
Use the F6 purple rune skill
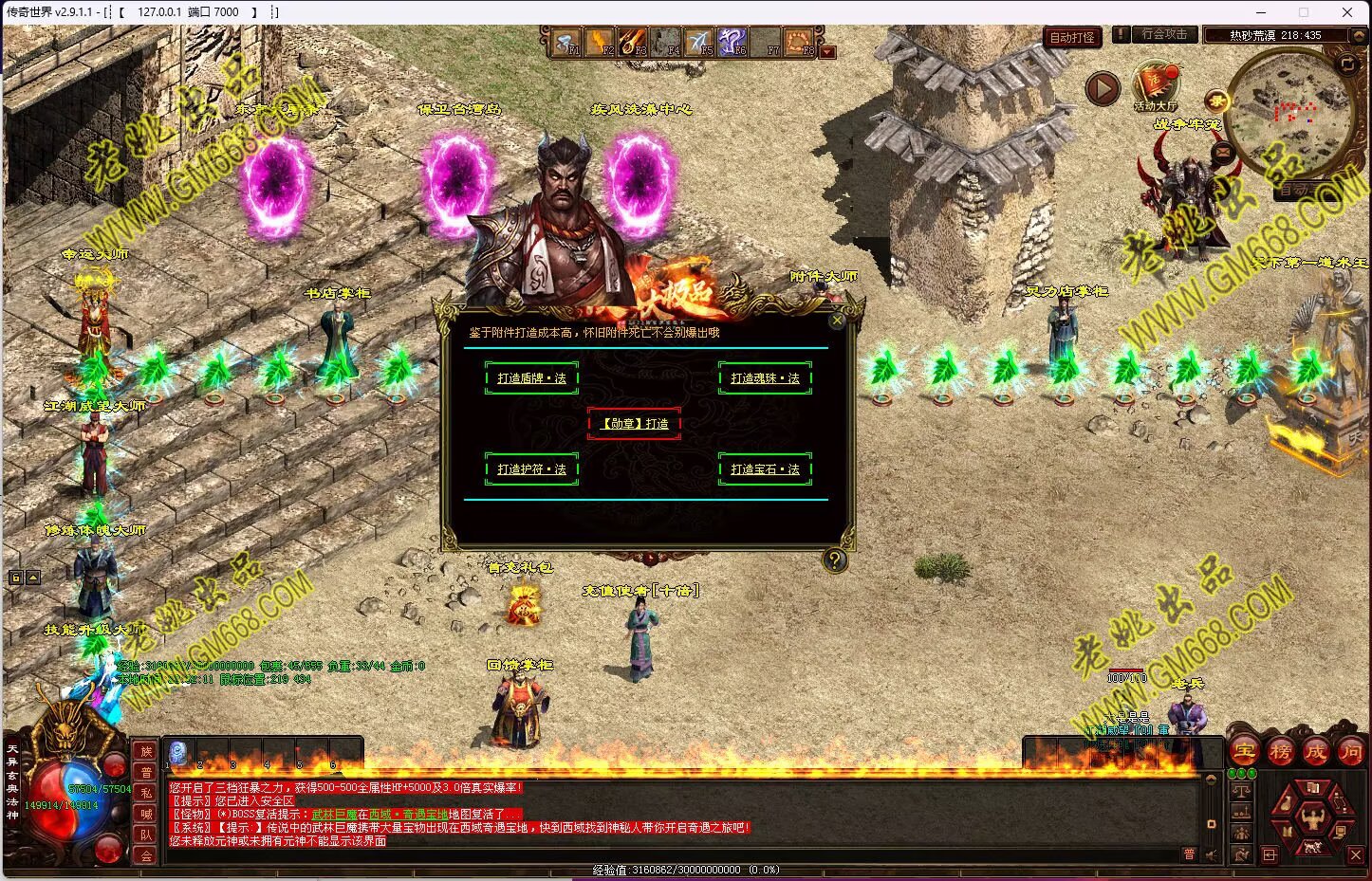pos(732,42)
